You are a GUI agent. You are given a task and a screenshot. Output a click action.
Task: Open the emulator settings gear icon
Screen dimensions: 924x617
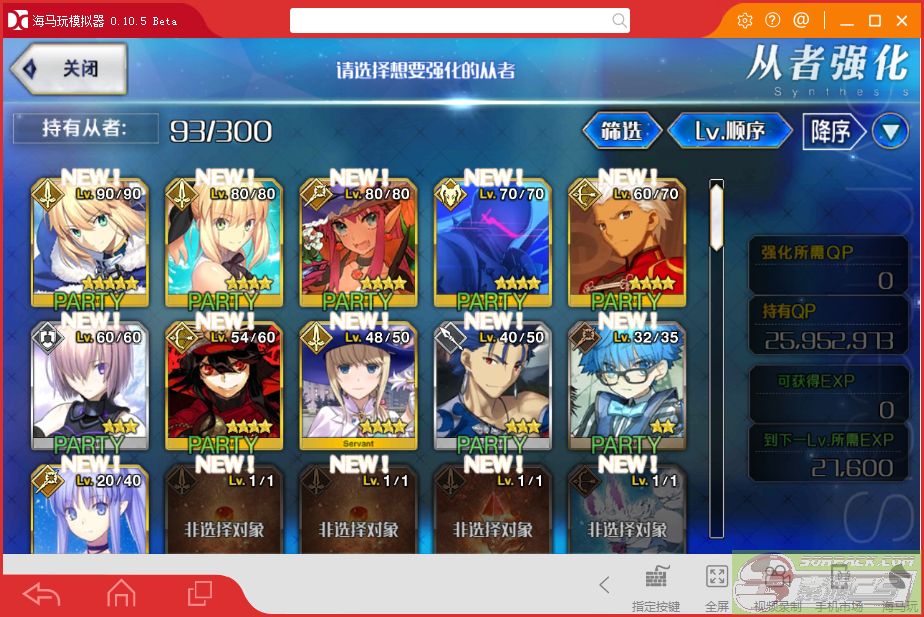click(744, 20)
